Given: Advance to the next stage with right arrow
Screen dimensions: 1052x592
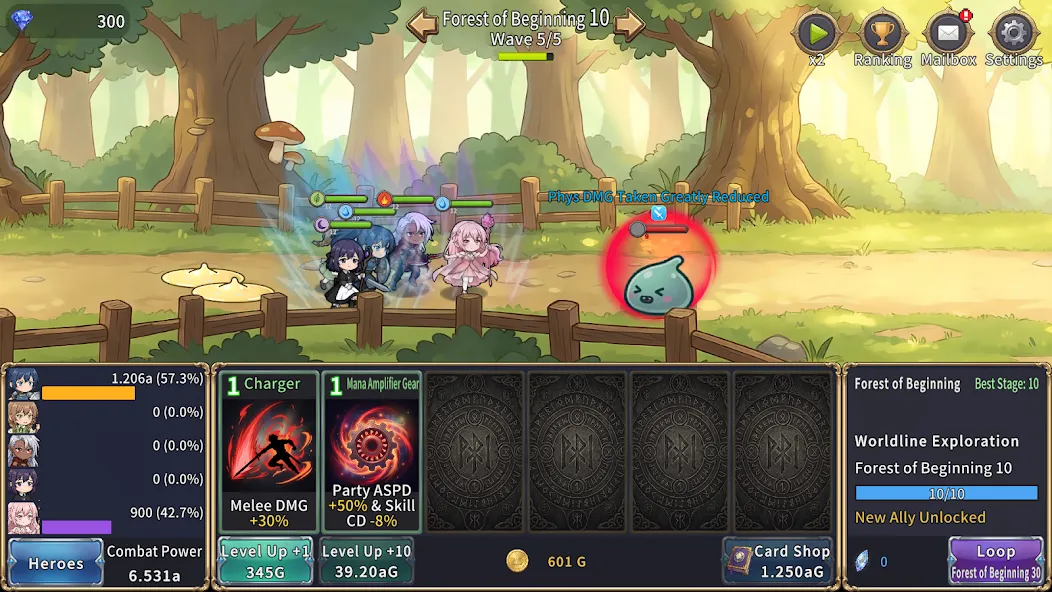Looking at the screenshot, I should point(629,23).
